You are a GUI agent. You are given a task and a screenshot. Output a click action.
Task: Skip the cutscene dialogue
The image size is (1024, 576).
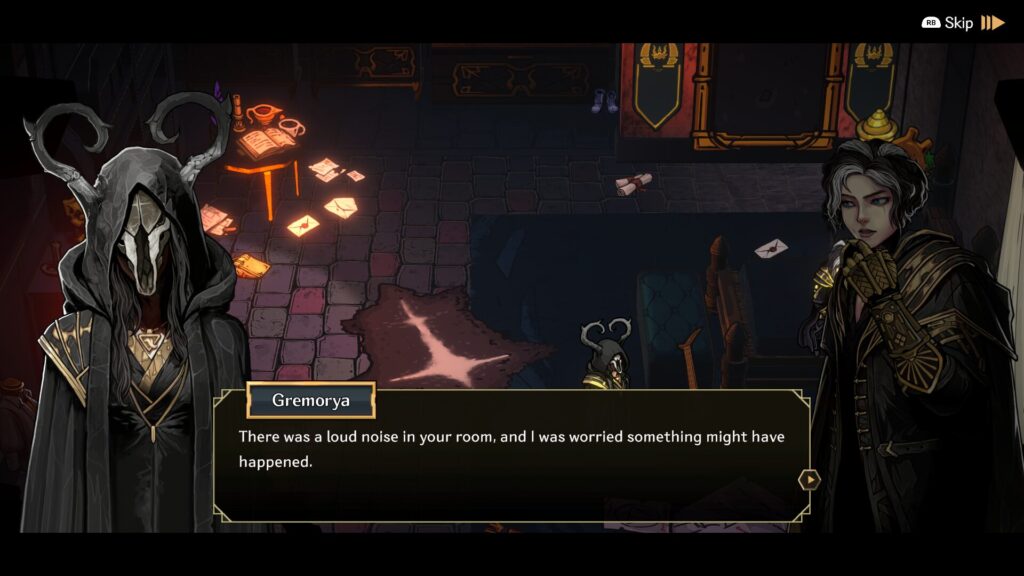point(963,22)
